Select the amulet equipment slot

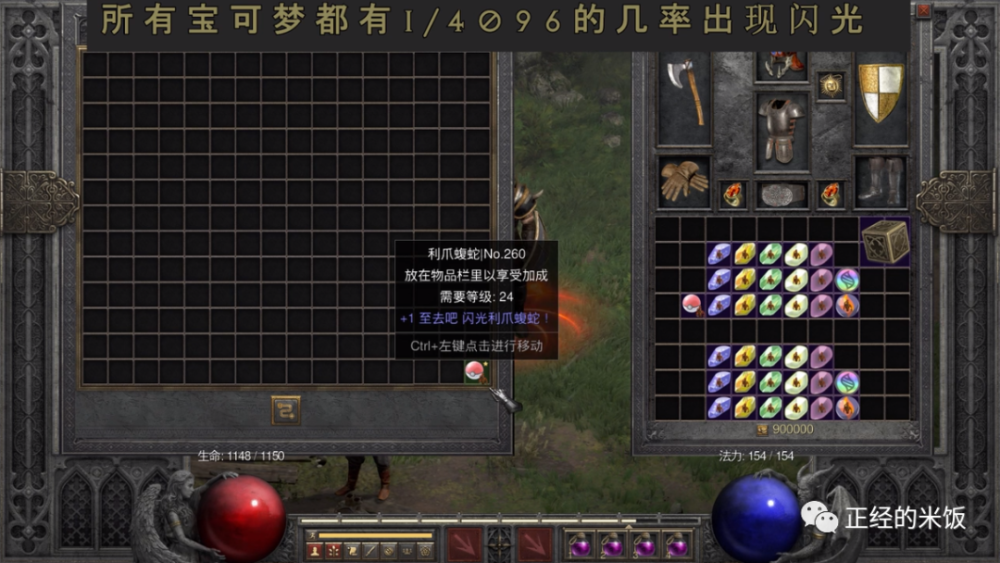point(830,87)
